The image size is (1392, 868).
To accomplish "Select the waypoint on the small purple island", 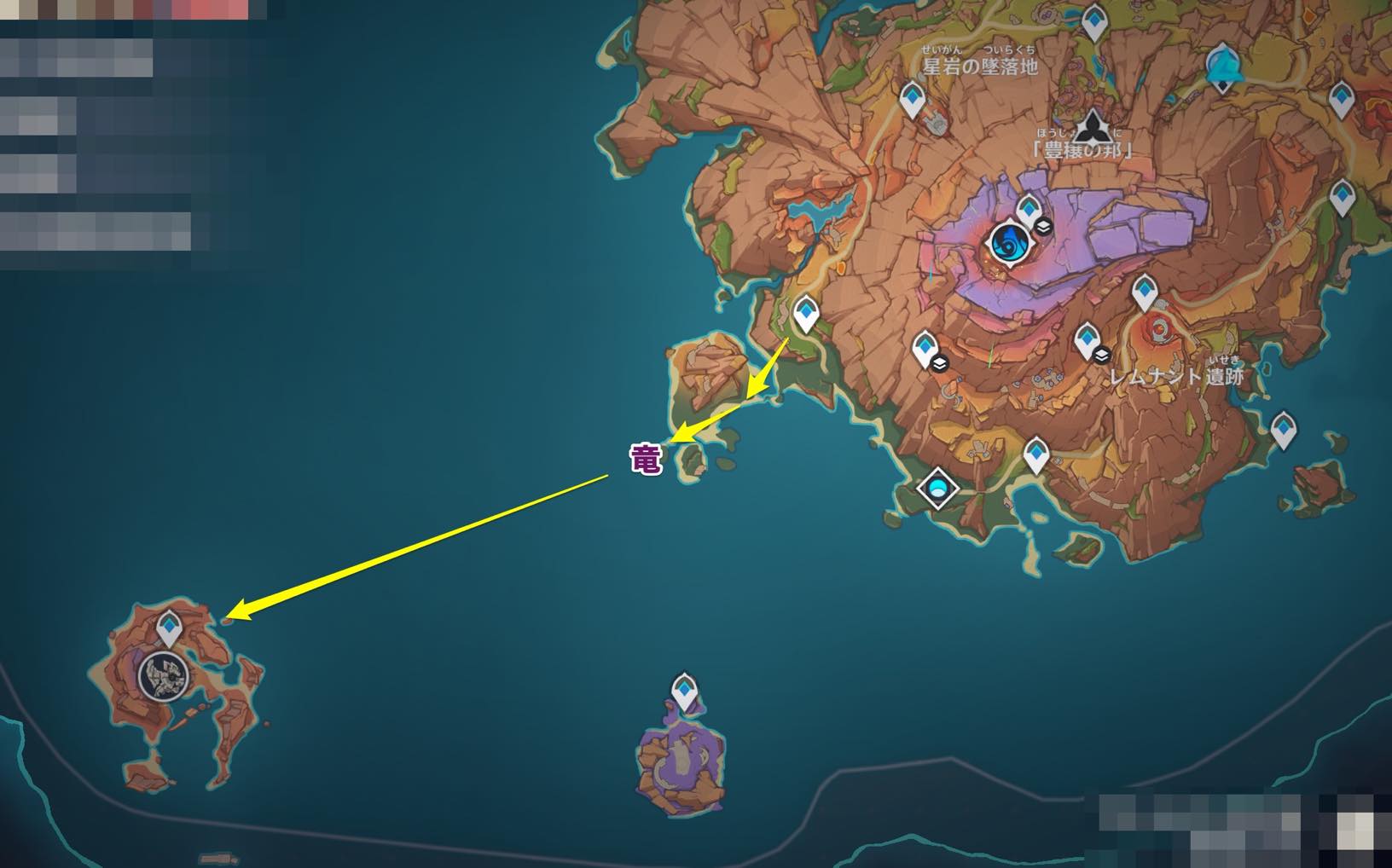I will point(684,692).
